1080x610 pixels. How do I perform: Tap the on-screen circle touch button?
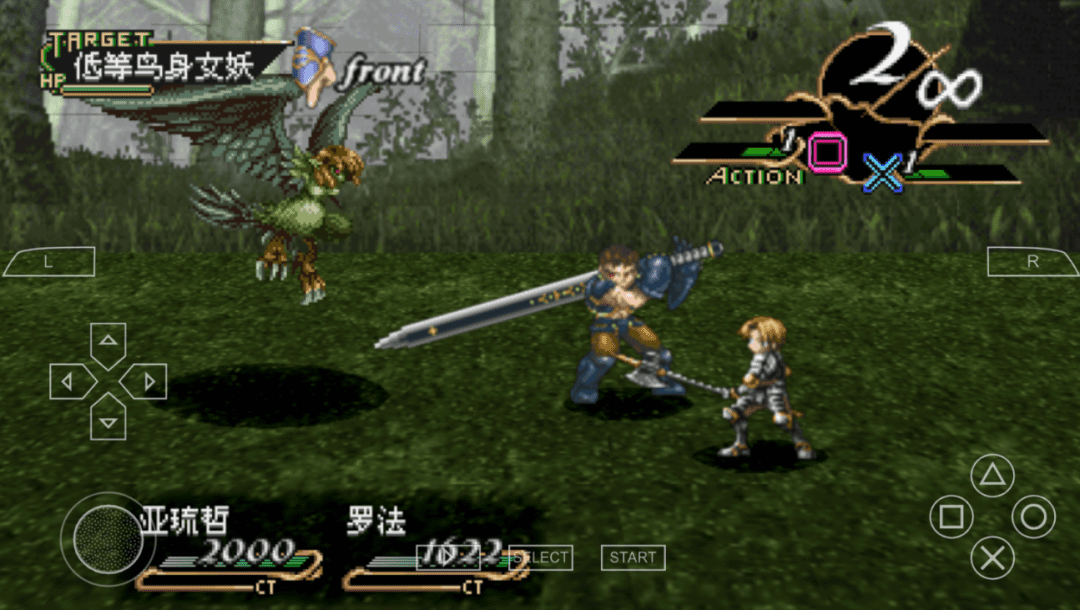(1033, 517)
